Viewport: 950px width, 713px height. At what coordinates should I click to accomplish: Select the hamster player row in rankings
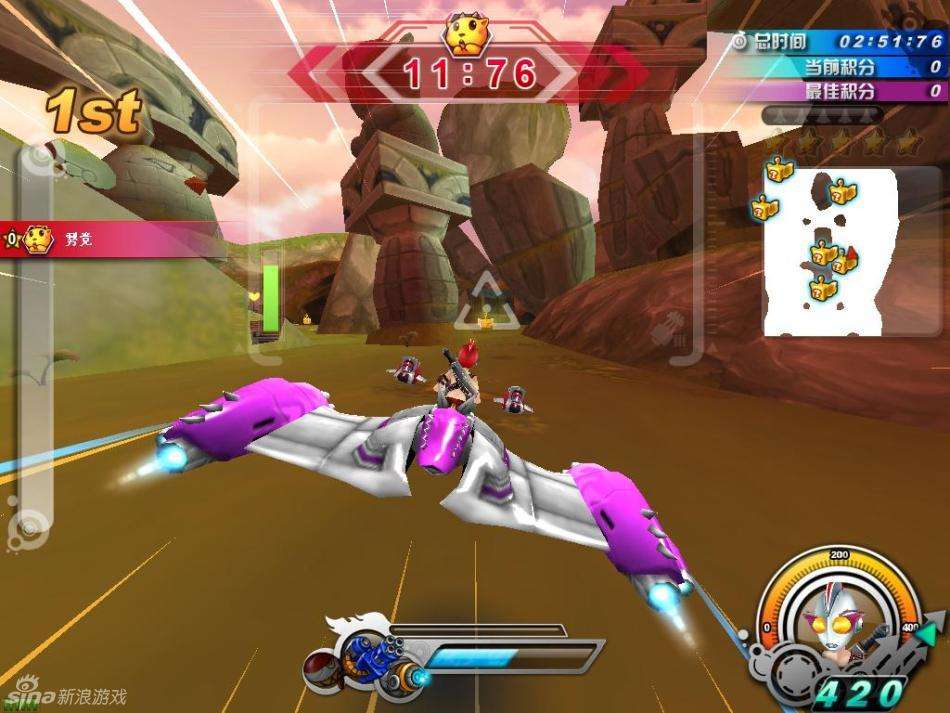60,239
